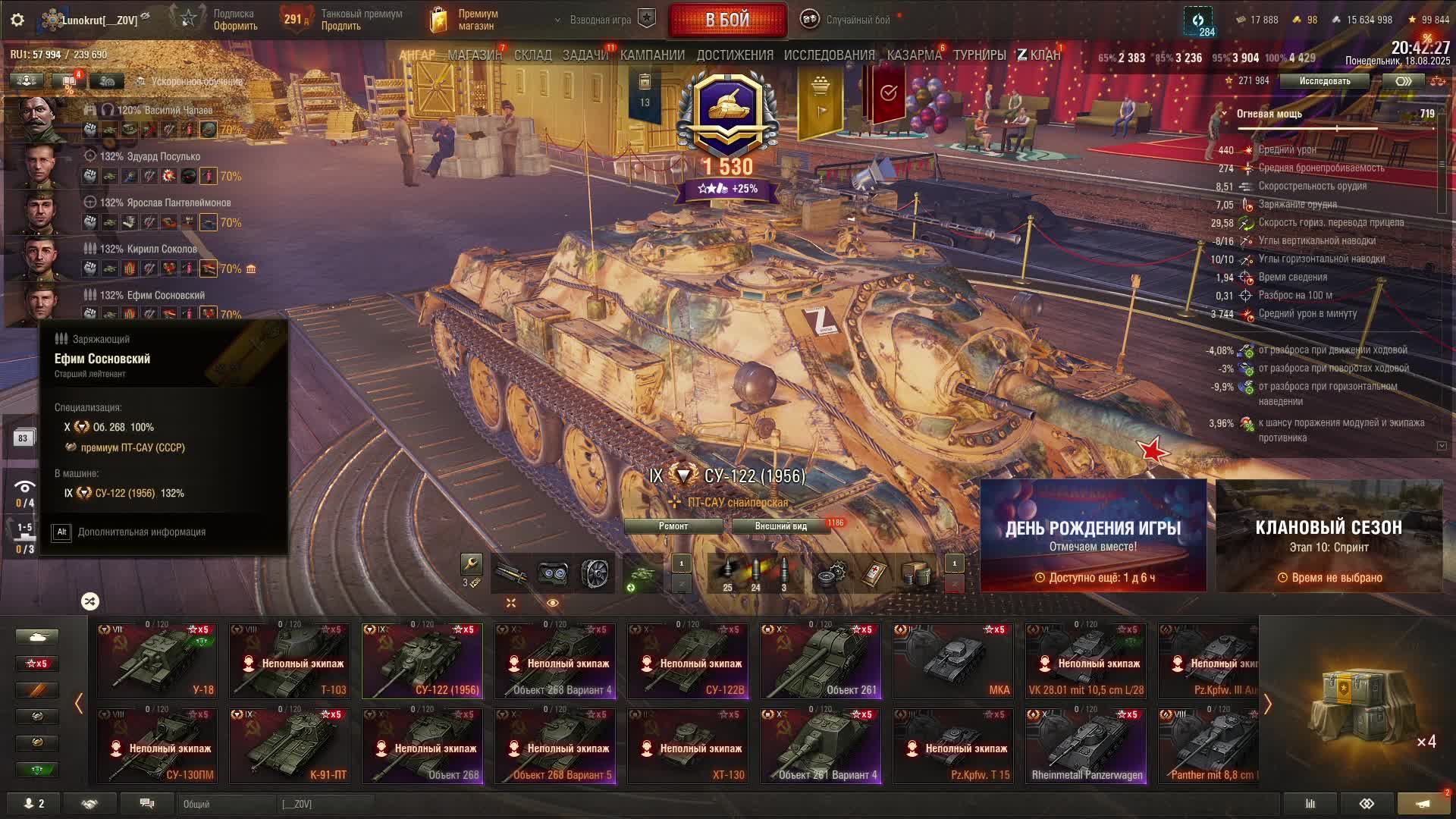
Task: Open the ТУРНИРЫ tab
Action: [979, 55]
